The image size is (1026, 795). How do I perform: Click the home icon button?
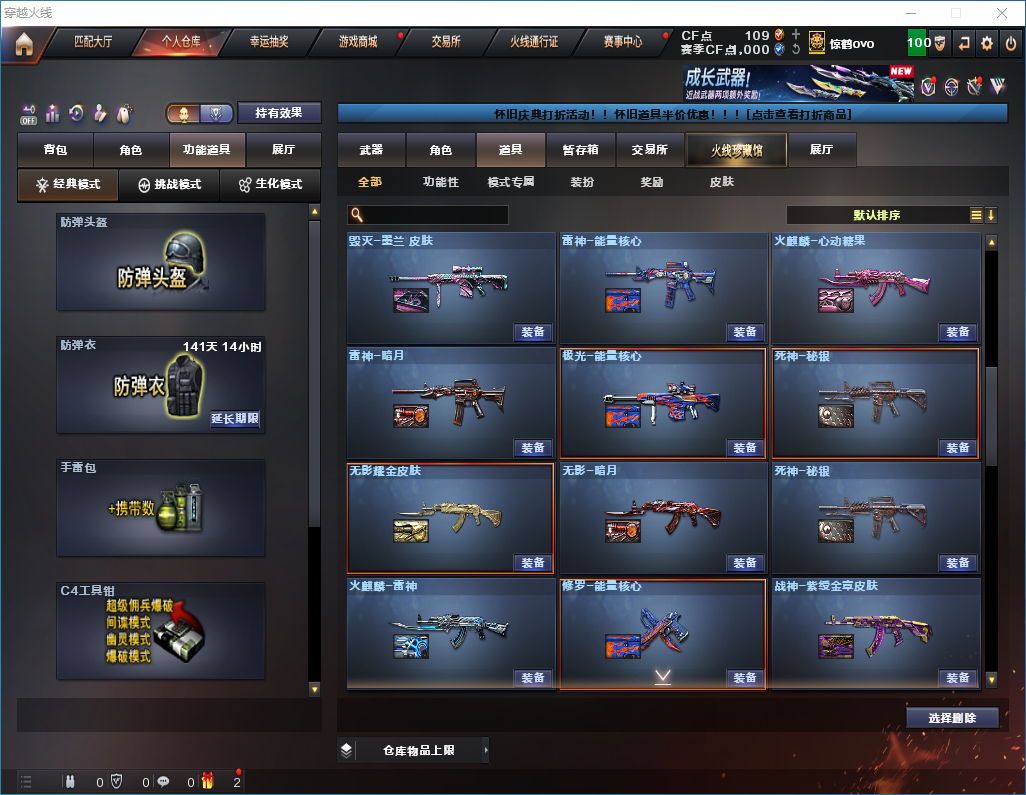pyautogui.click(x=23, y=43)
